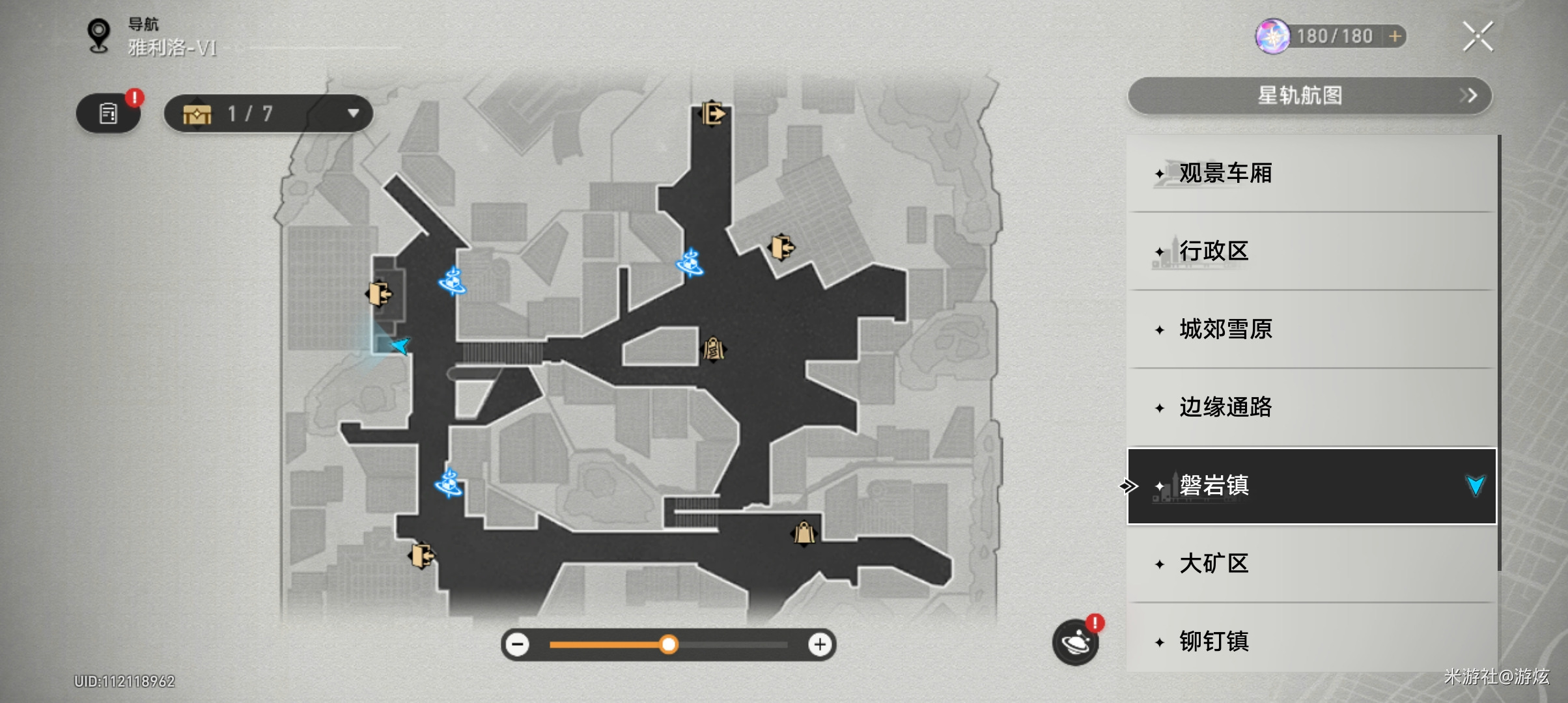Click the orange map zoom slider handle
Screen dimensions: 1568x703
click(668, 644)
